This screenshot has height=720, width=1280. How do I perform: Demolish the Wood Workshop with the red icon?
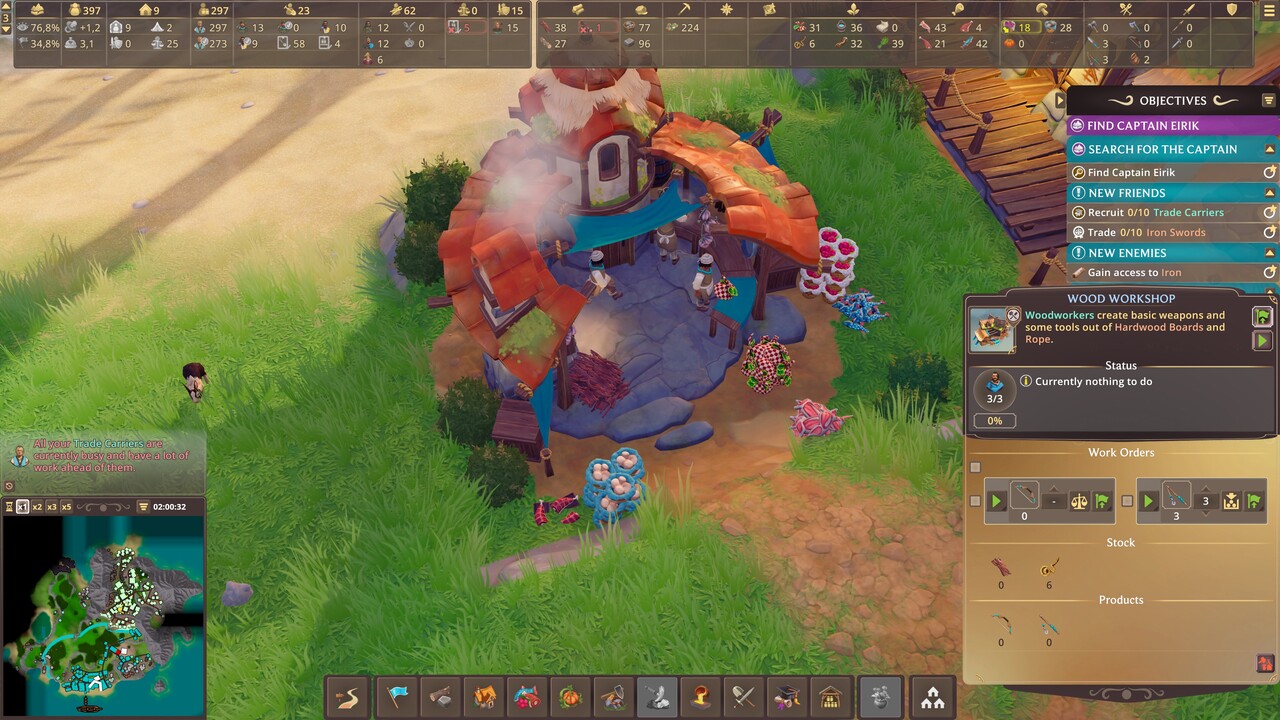[1265, 663]
